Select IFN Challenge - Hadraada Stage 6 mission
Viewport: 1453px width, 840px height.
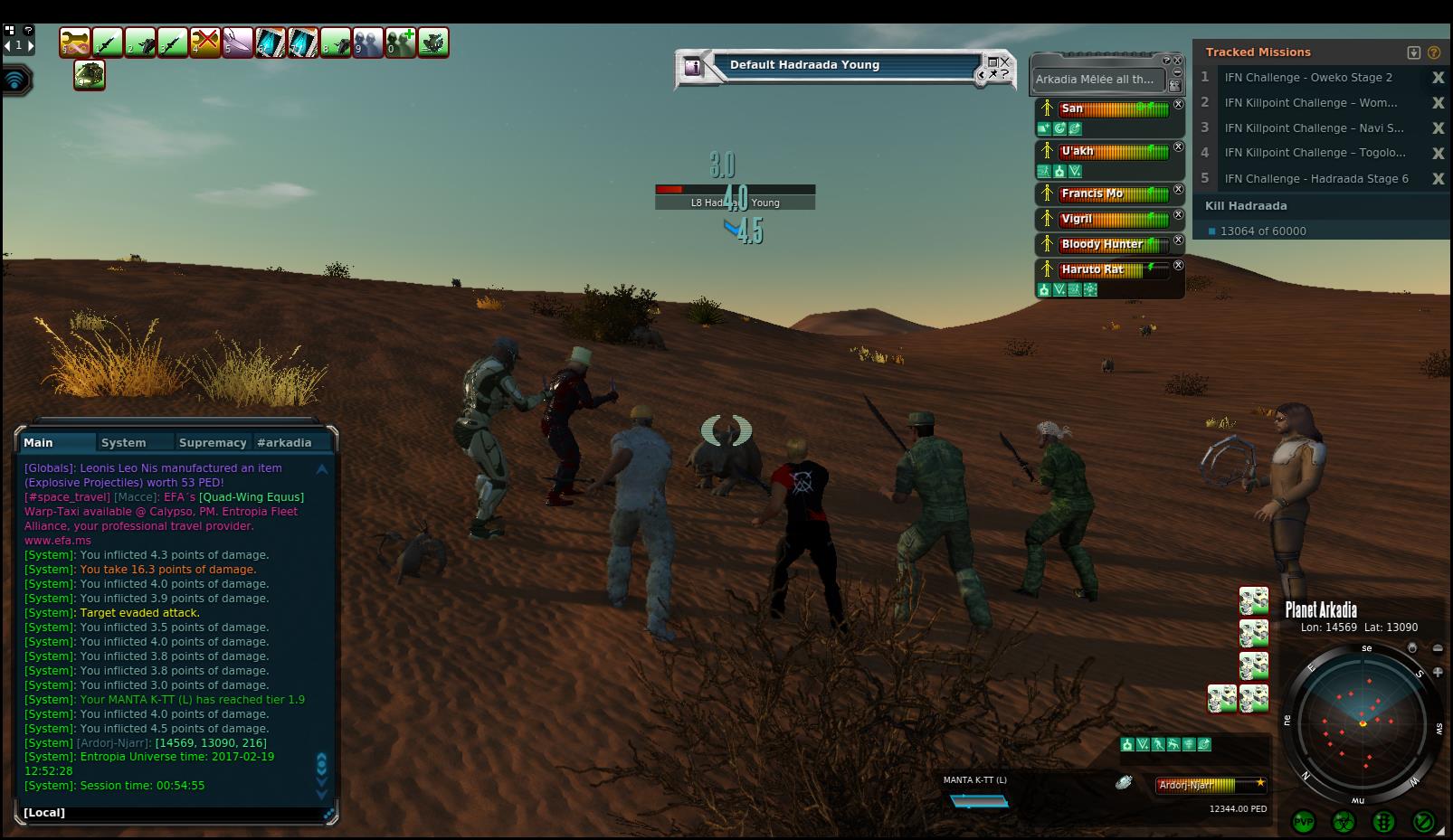pos(1315,179)
